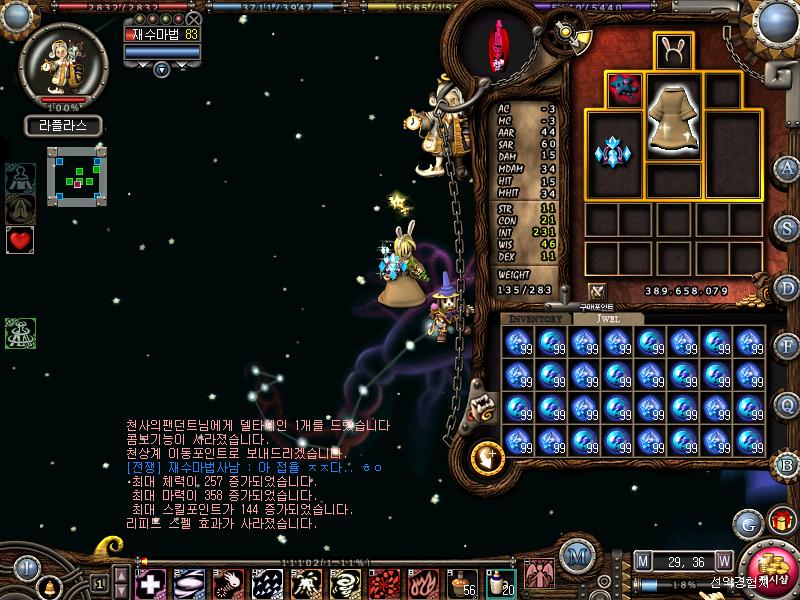Click the round F button
The height and width of the screenshot is (600, 800).
pos(787,346)
